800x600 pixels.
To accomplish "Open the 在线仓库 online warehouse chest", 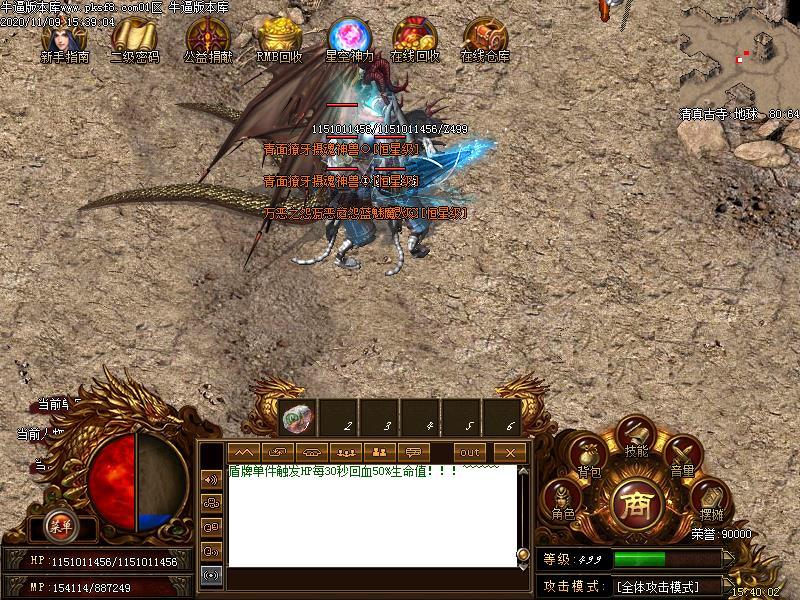I will 485,40.
